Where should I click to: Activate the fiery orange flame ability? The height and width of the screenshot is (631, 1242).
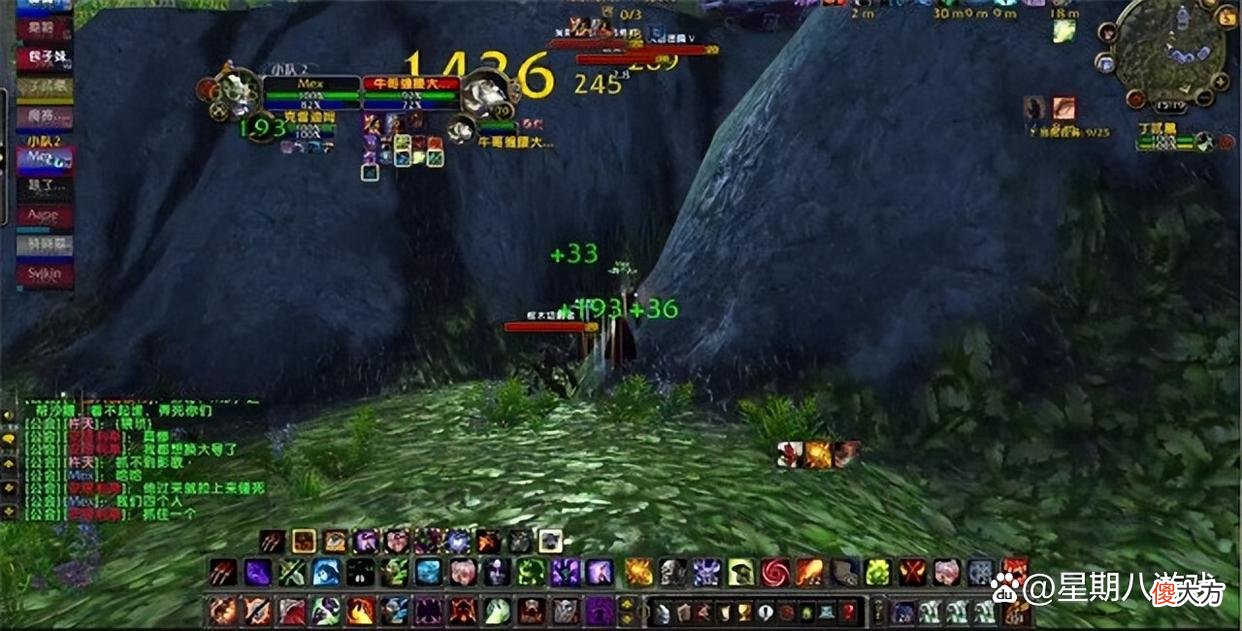(x=638, y=572)
